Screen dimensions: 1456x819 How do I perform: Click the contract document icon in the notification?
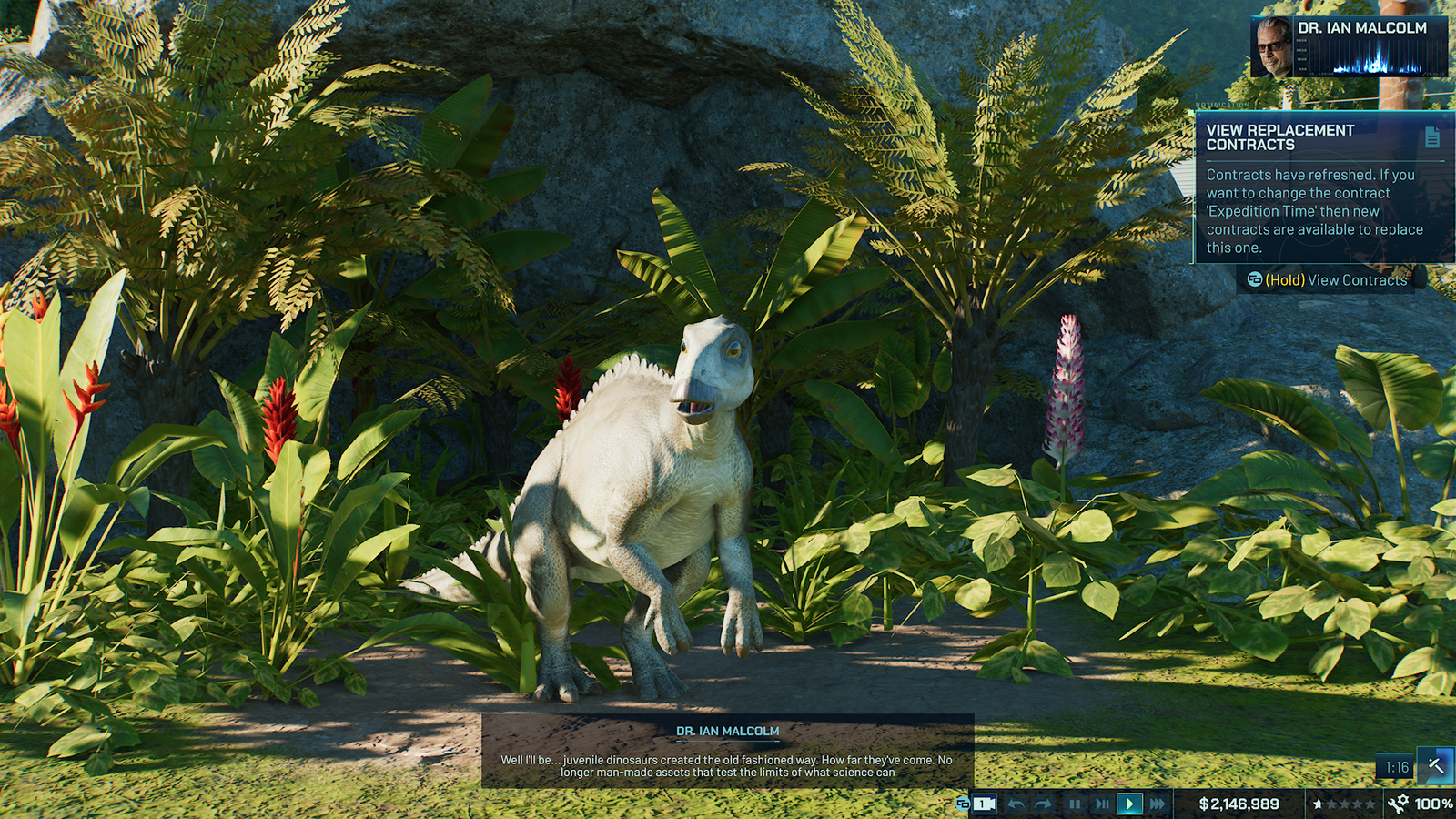pos(1431,137)
